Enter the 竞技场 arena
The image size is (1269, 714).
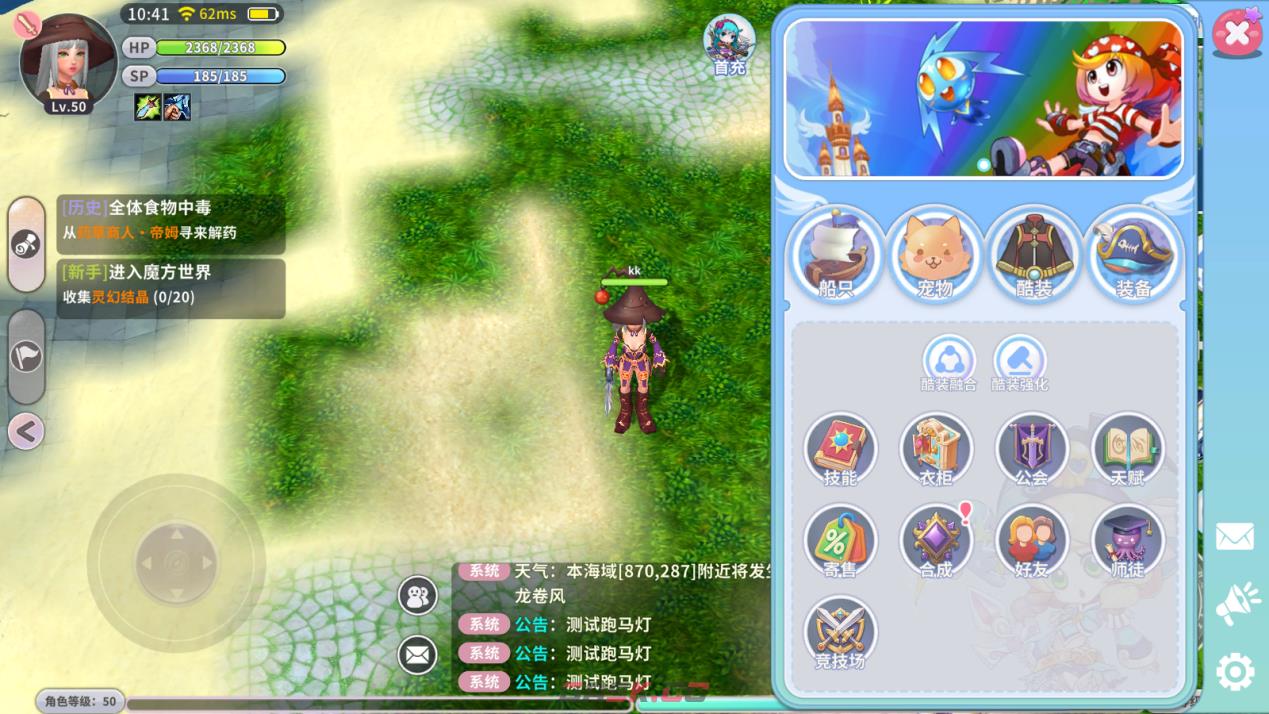pyautogui.click(x=840, y=633)
